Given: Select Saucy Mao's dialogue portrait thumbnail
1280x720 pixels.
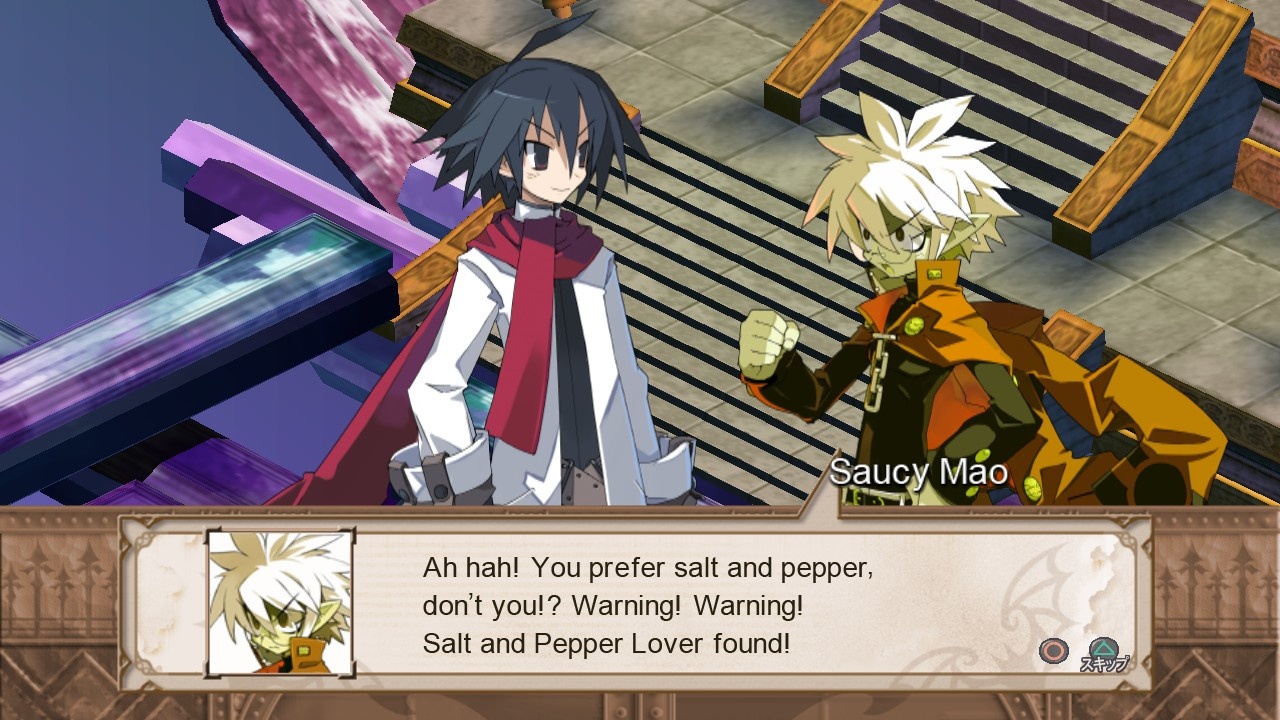Looking at the screenshot, I should point(277,603).
